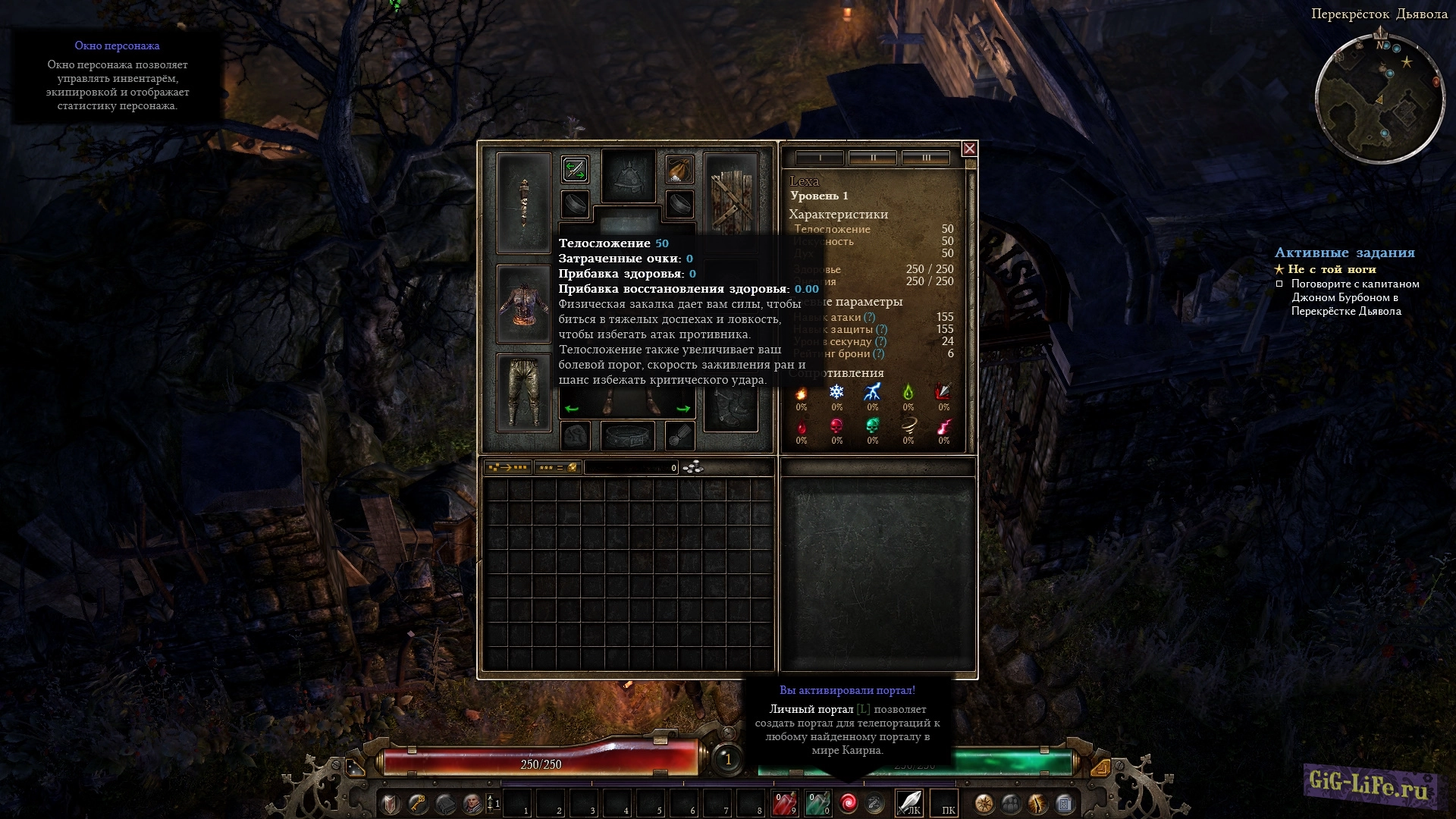Use the red health potion slot
The height and width of the screenshot is (819, 1456).
click(x=784, y=803)
